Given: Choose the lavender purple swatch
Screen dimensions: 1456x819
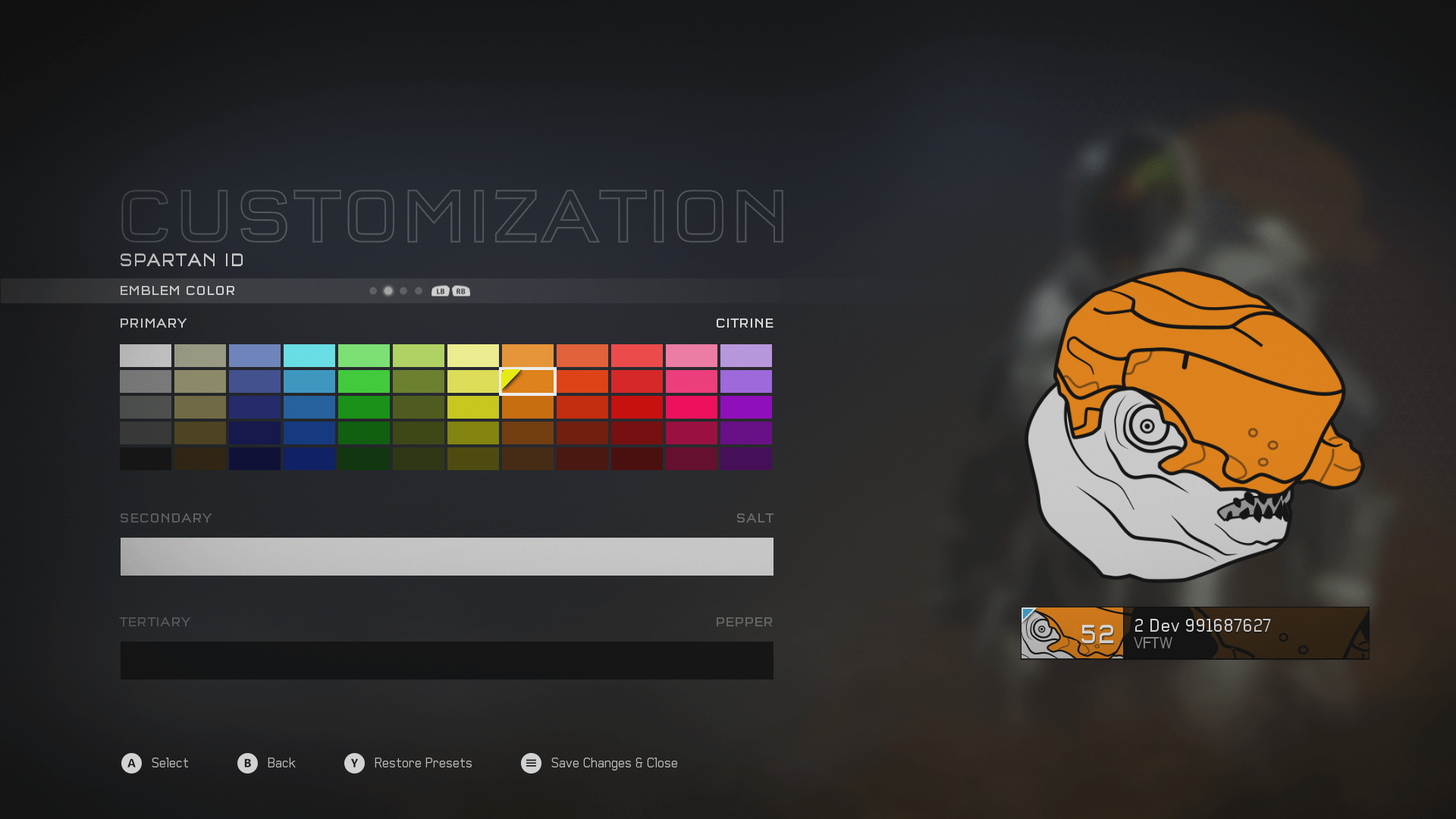Looking at the screenshot, I should point(745,356).
